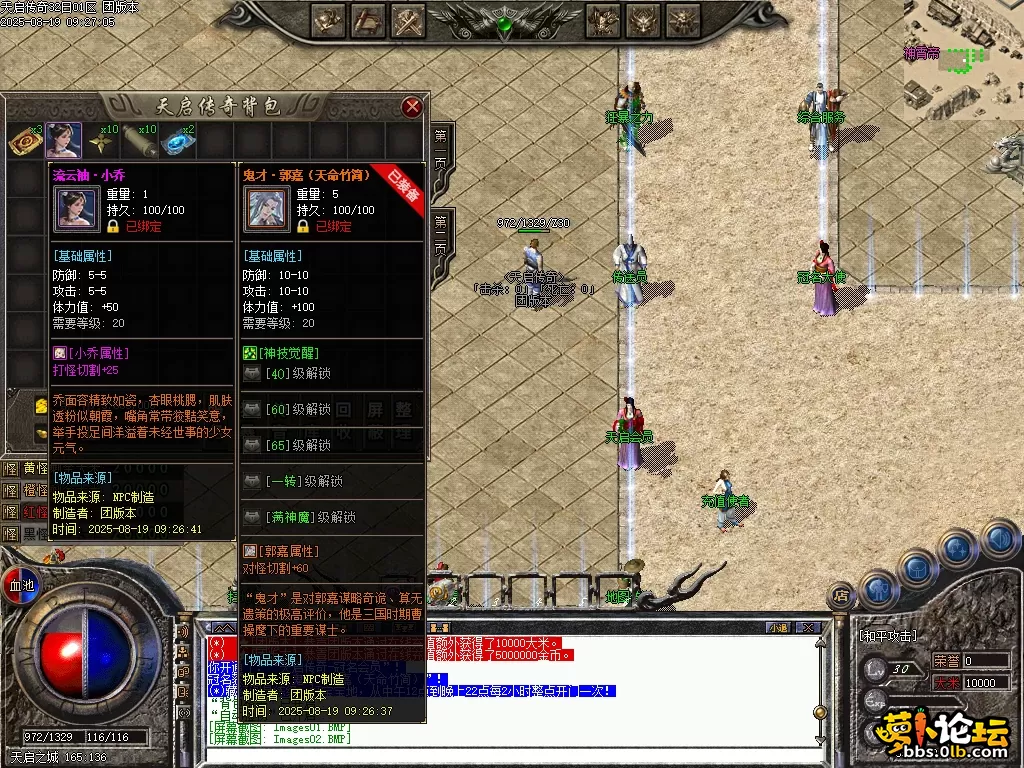Select the scroll item stack in the bag

(141, 141)
